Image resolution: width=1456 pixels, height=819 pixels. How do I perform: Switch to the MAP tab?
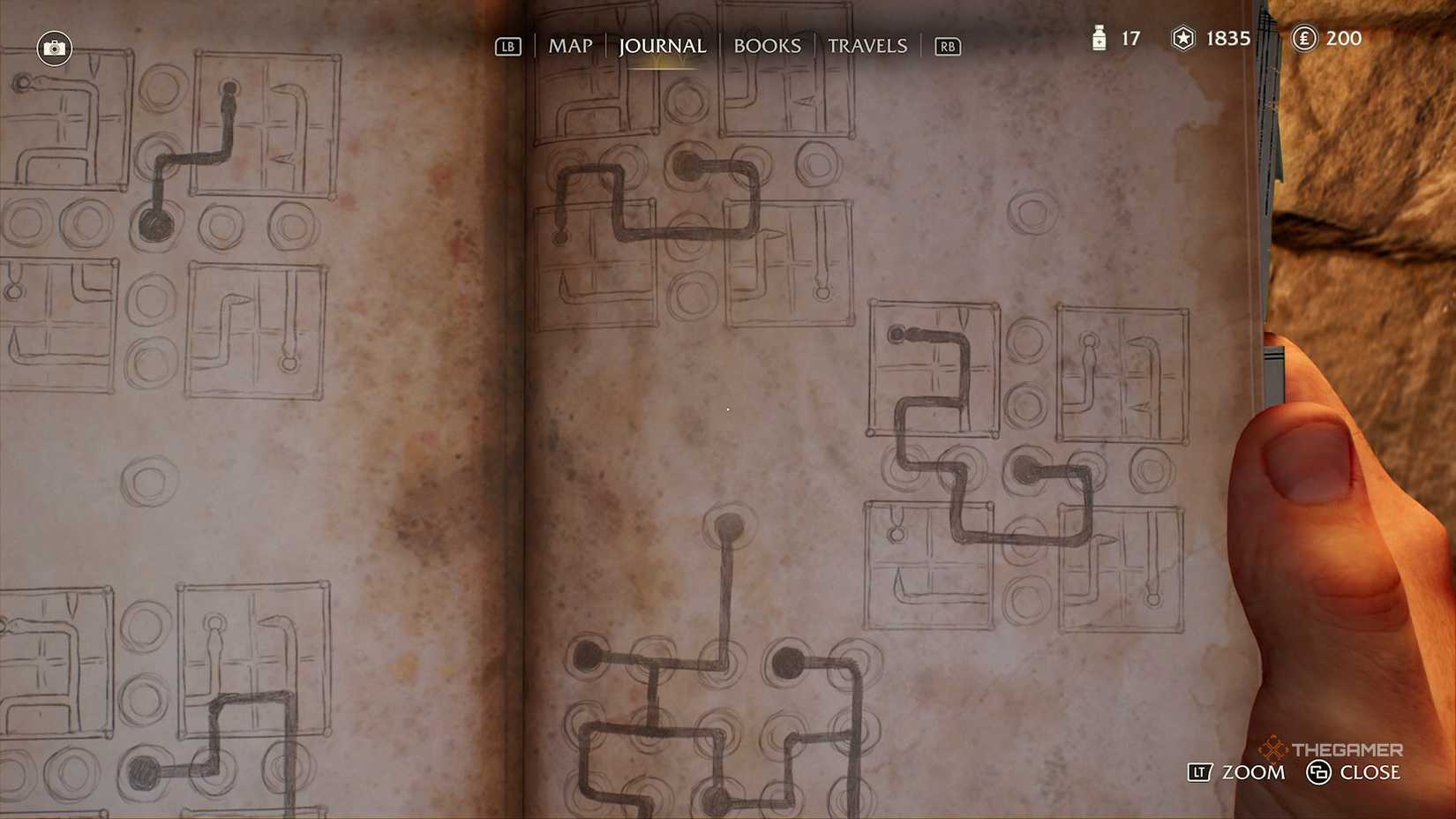point(570,46)
